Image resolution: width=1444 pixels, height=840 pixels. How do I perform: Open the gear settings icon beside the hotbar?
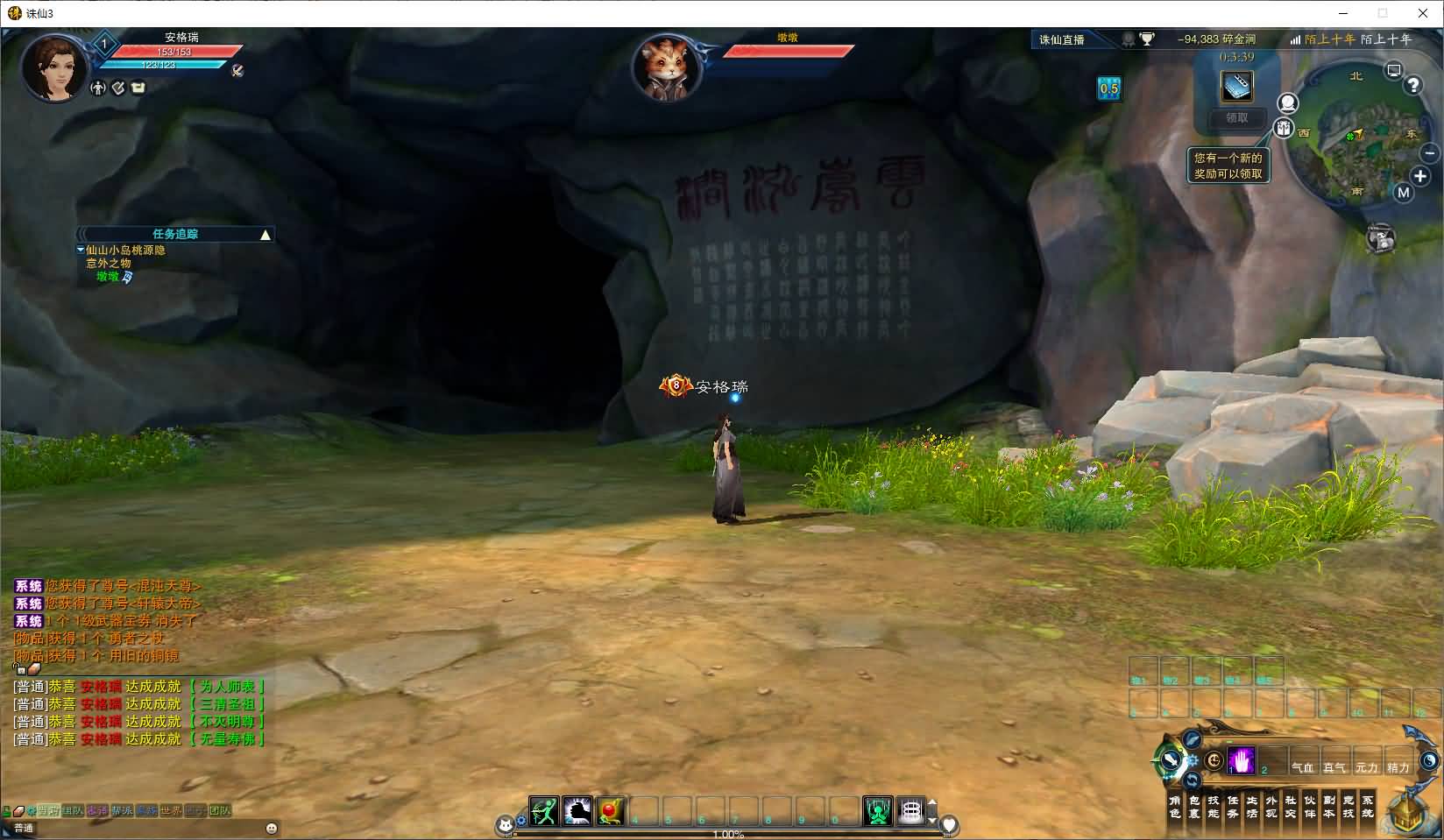pos(521,822)
